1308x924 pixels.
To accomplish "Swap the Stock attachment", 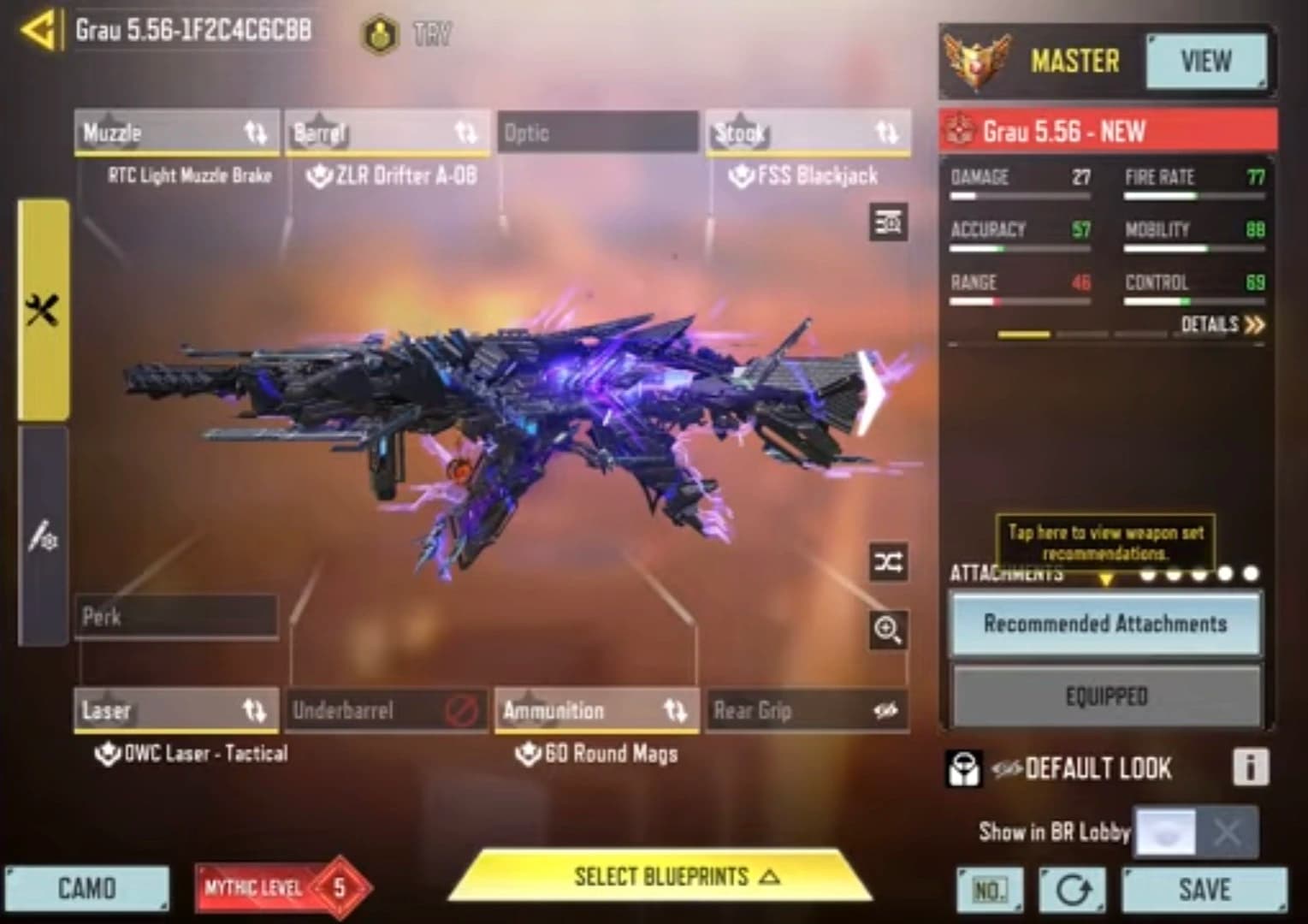I will point(808,133).
